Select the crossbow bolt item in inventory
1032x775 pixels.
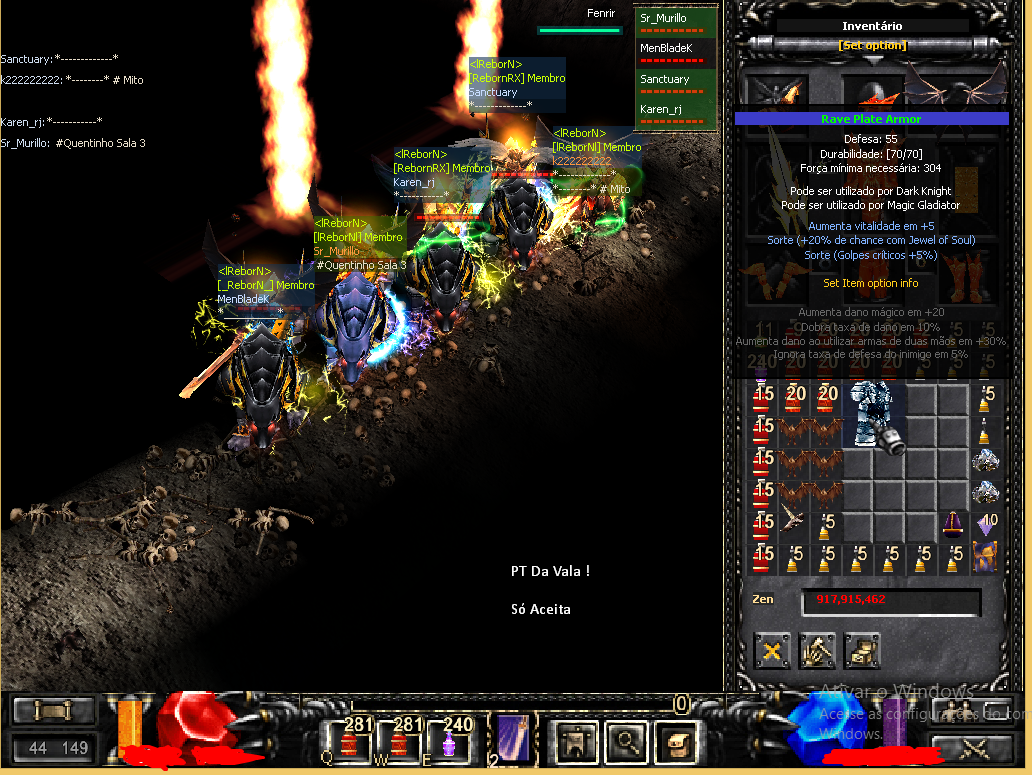coord(795,522)
